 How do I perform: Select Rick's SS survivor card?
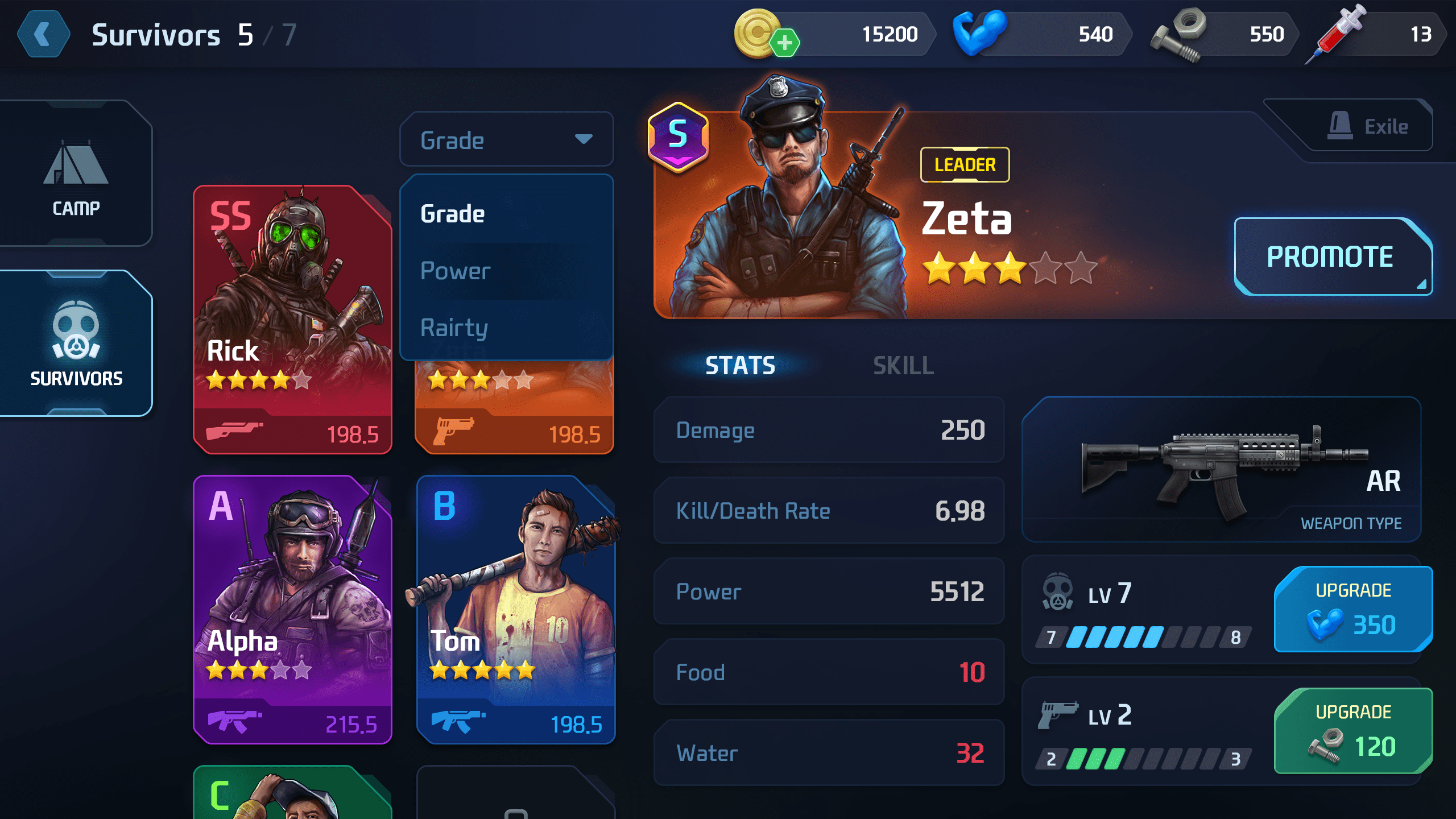click(292, 319)
